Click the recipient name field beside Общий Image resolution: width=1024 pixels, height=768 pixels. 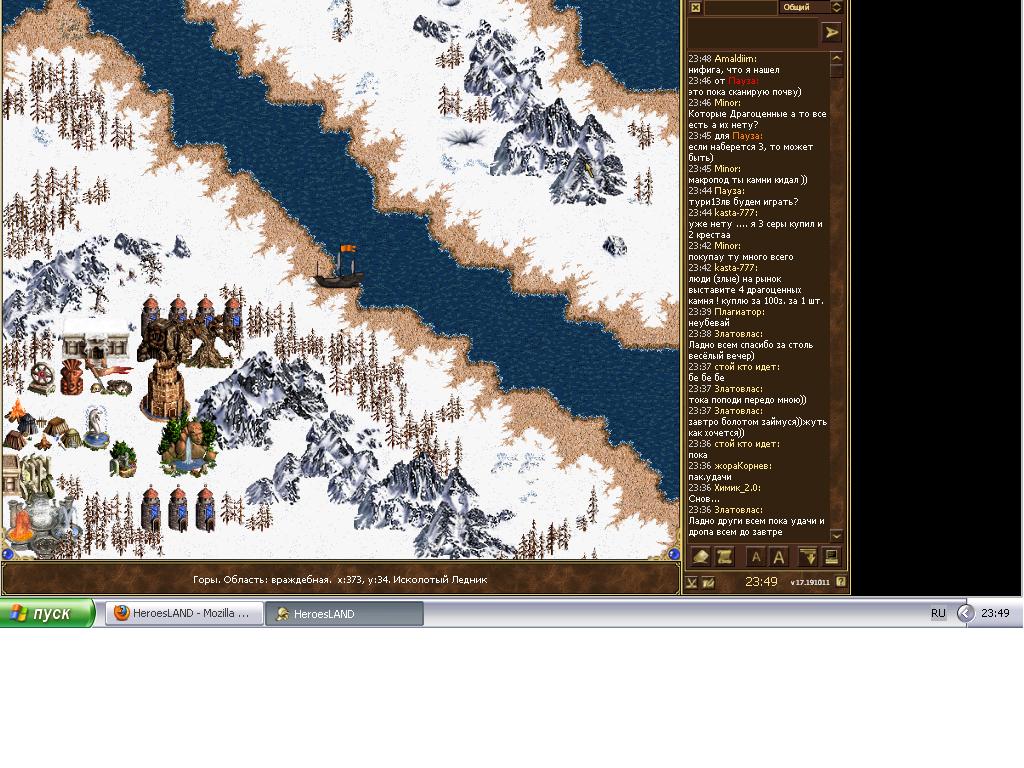(x=740, y=7)
